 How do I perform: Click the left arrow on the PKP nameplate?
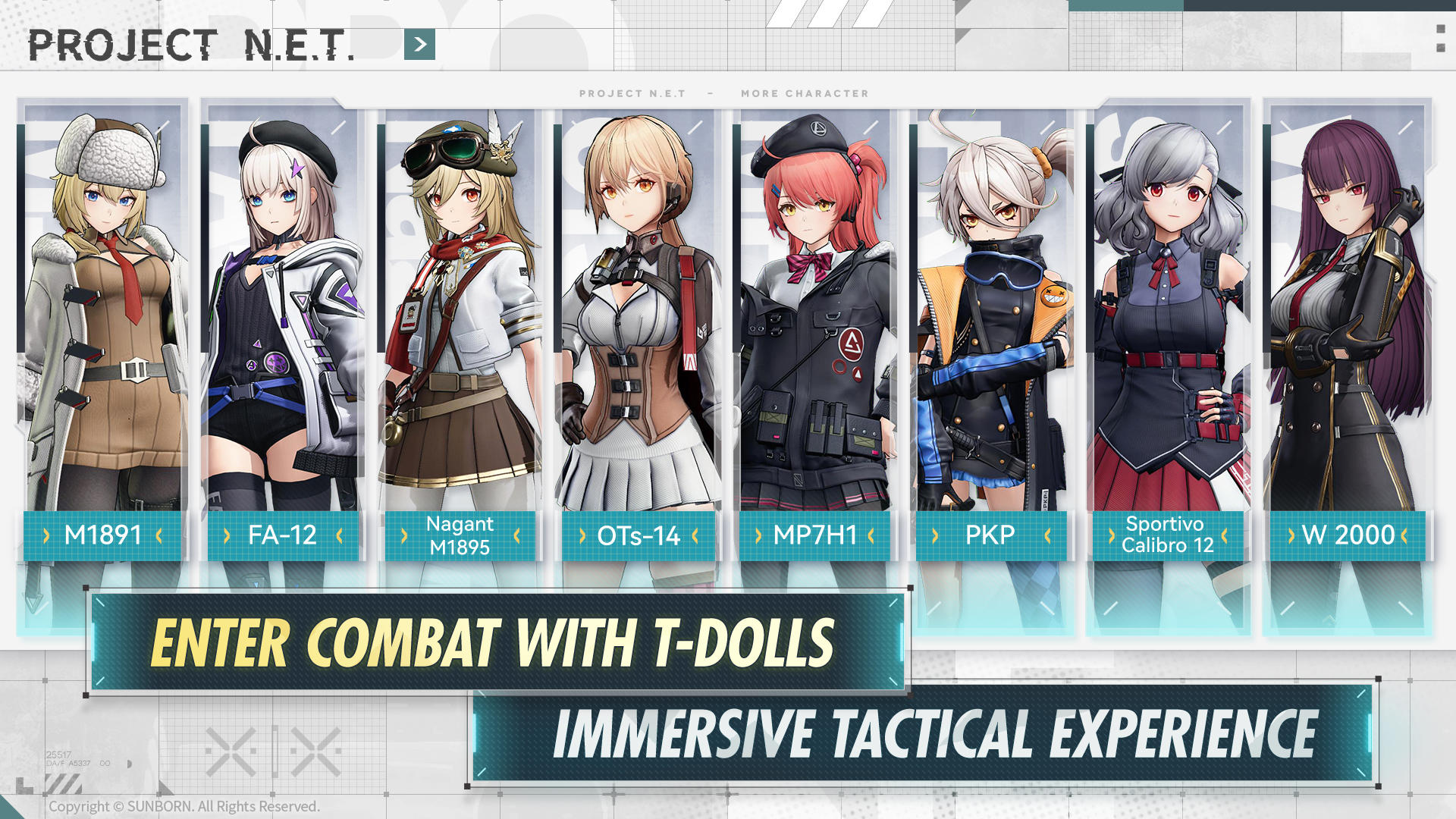point(934,535)
